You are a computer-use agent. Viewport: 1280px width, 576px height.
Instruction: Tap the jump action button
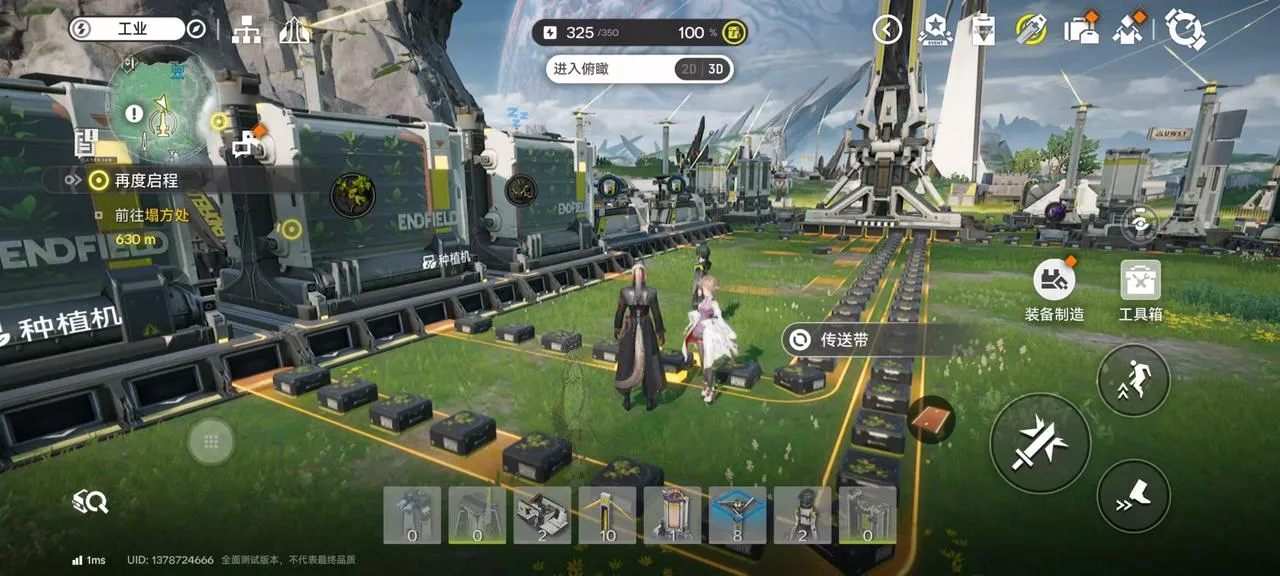[x=1133, y=379]
